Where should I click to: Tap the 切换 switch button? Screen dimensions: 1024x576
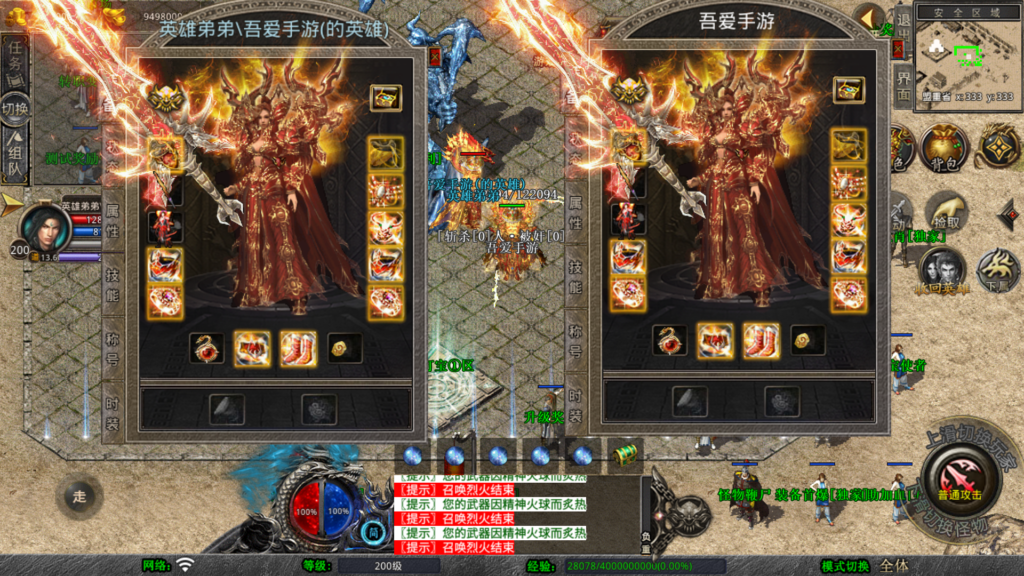pyautogui.click(x=15, y=106)
